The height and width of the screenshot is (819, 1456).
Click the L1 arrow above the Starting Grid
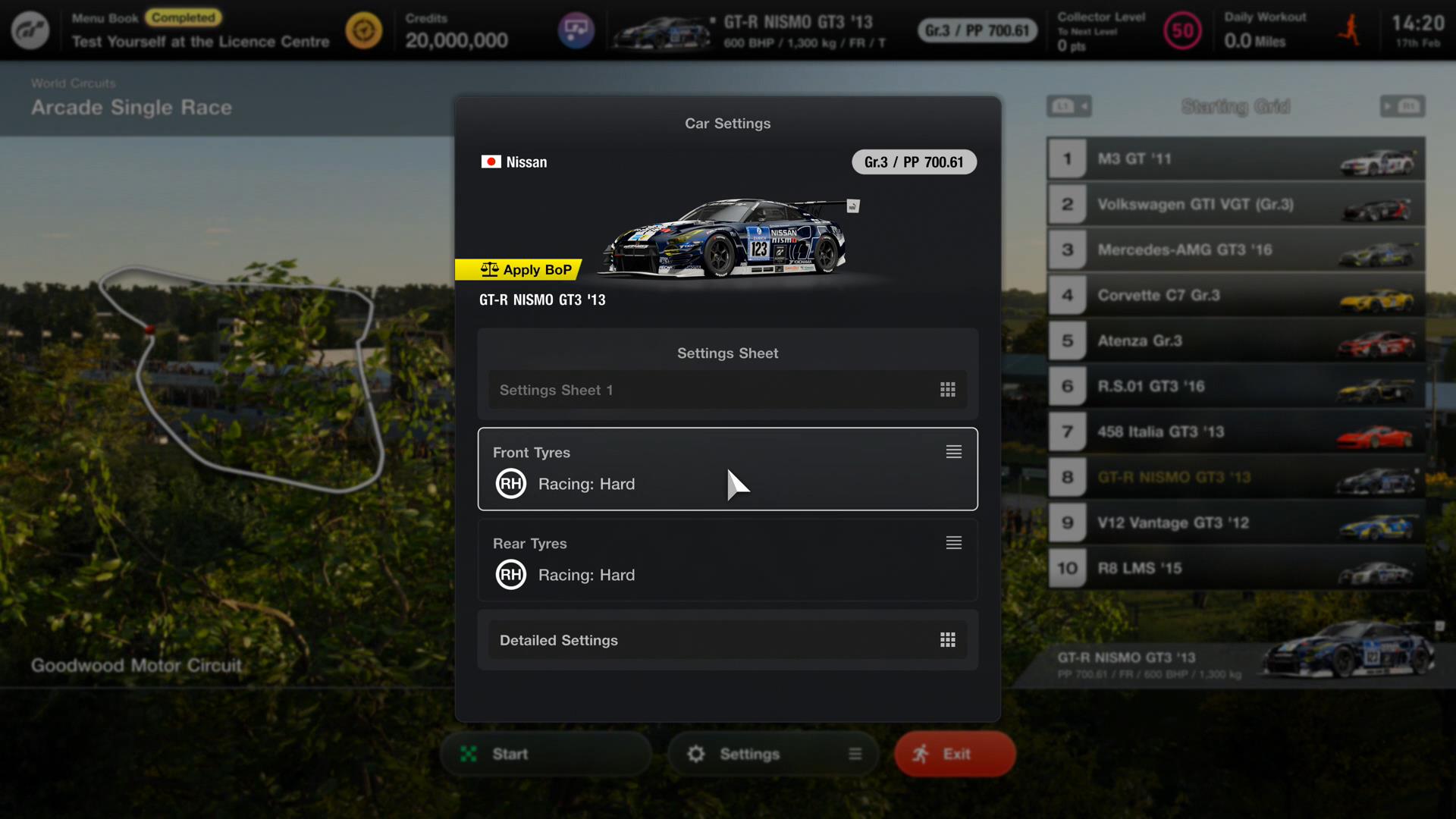[x=1069, y=106]
